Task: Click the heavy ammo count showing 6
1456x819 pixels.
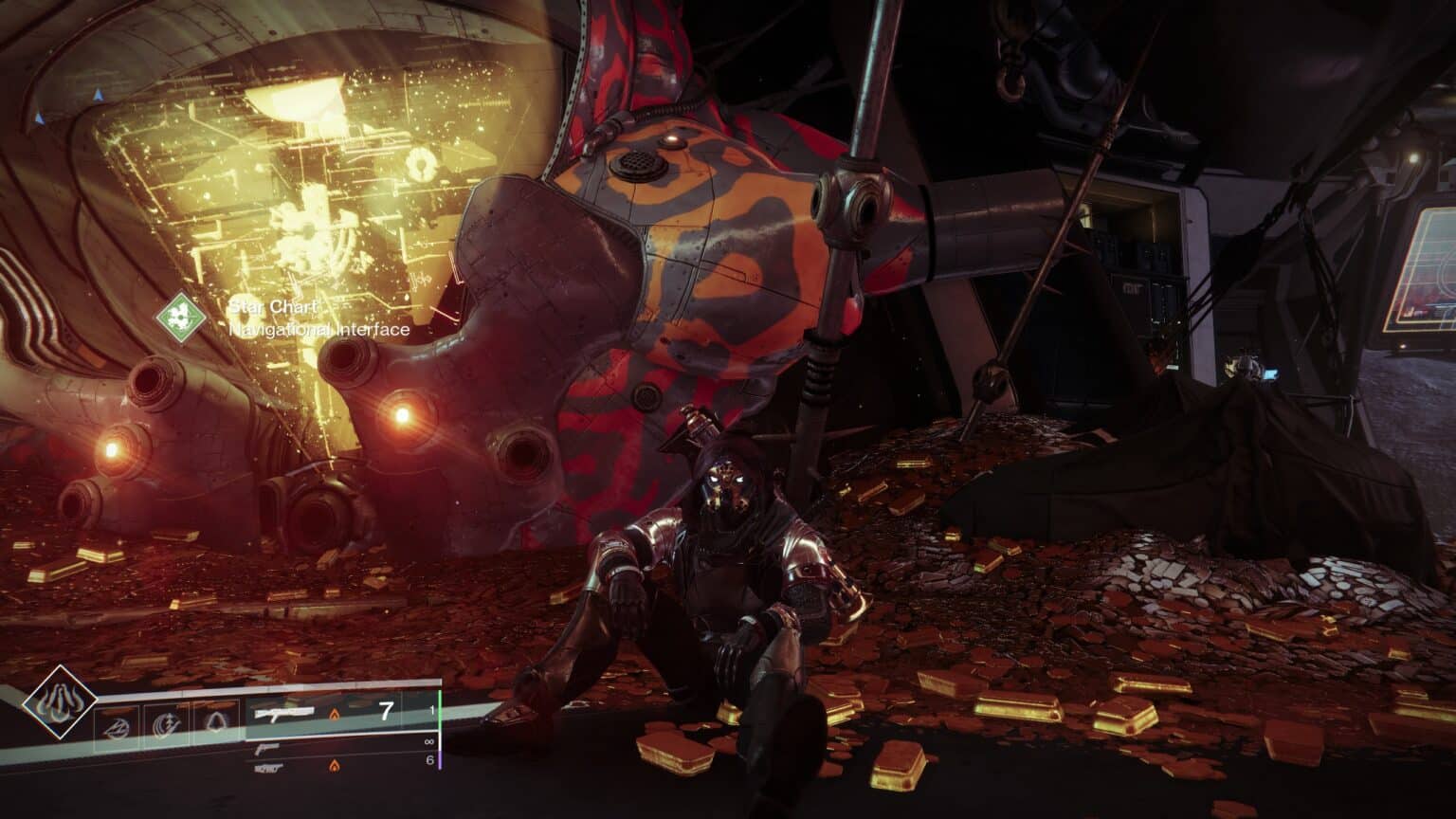Action: 430,760
